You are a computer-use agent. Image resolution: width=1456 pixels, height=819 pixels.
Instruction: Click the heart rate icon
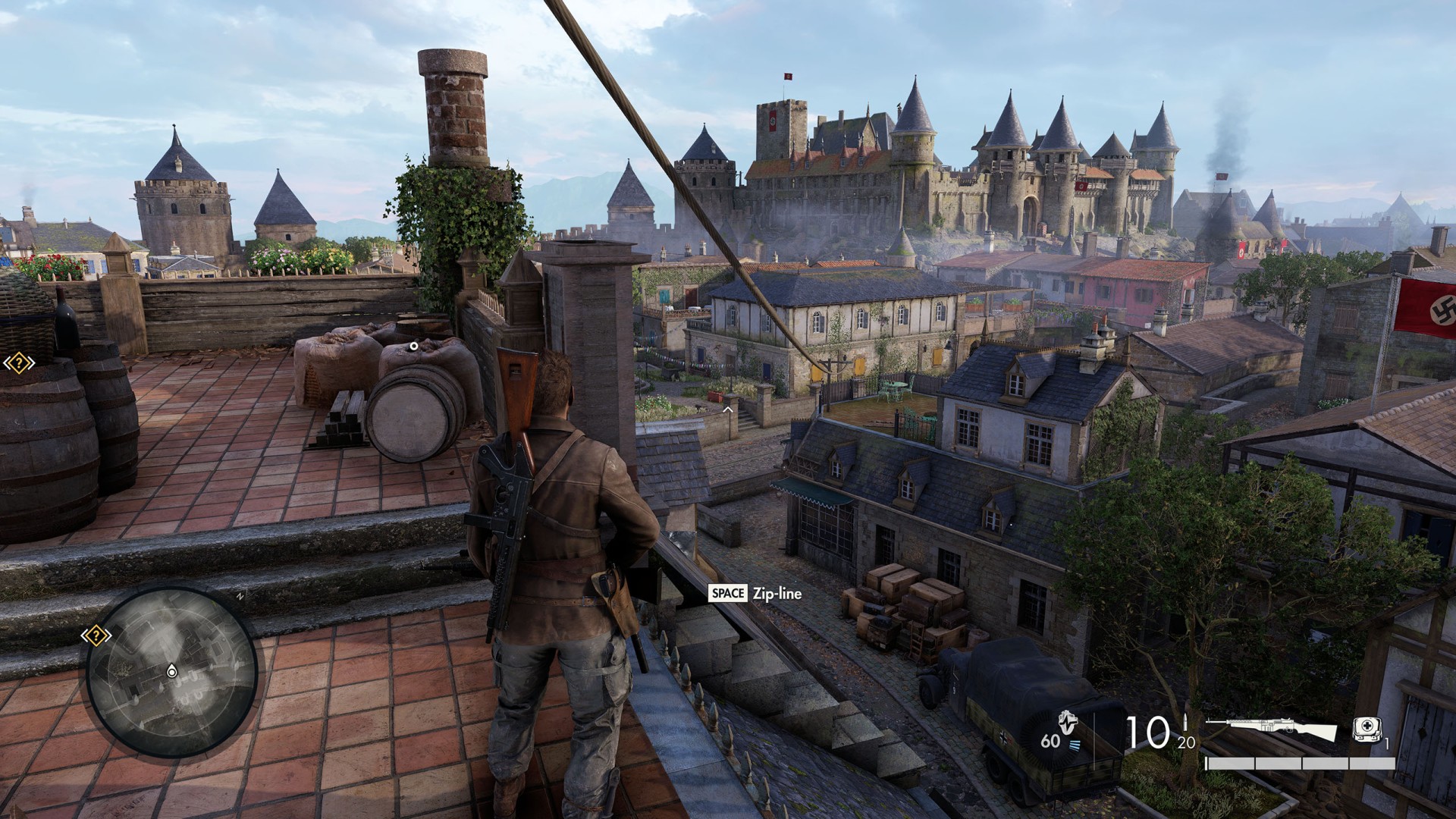coord(1068,723)
